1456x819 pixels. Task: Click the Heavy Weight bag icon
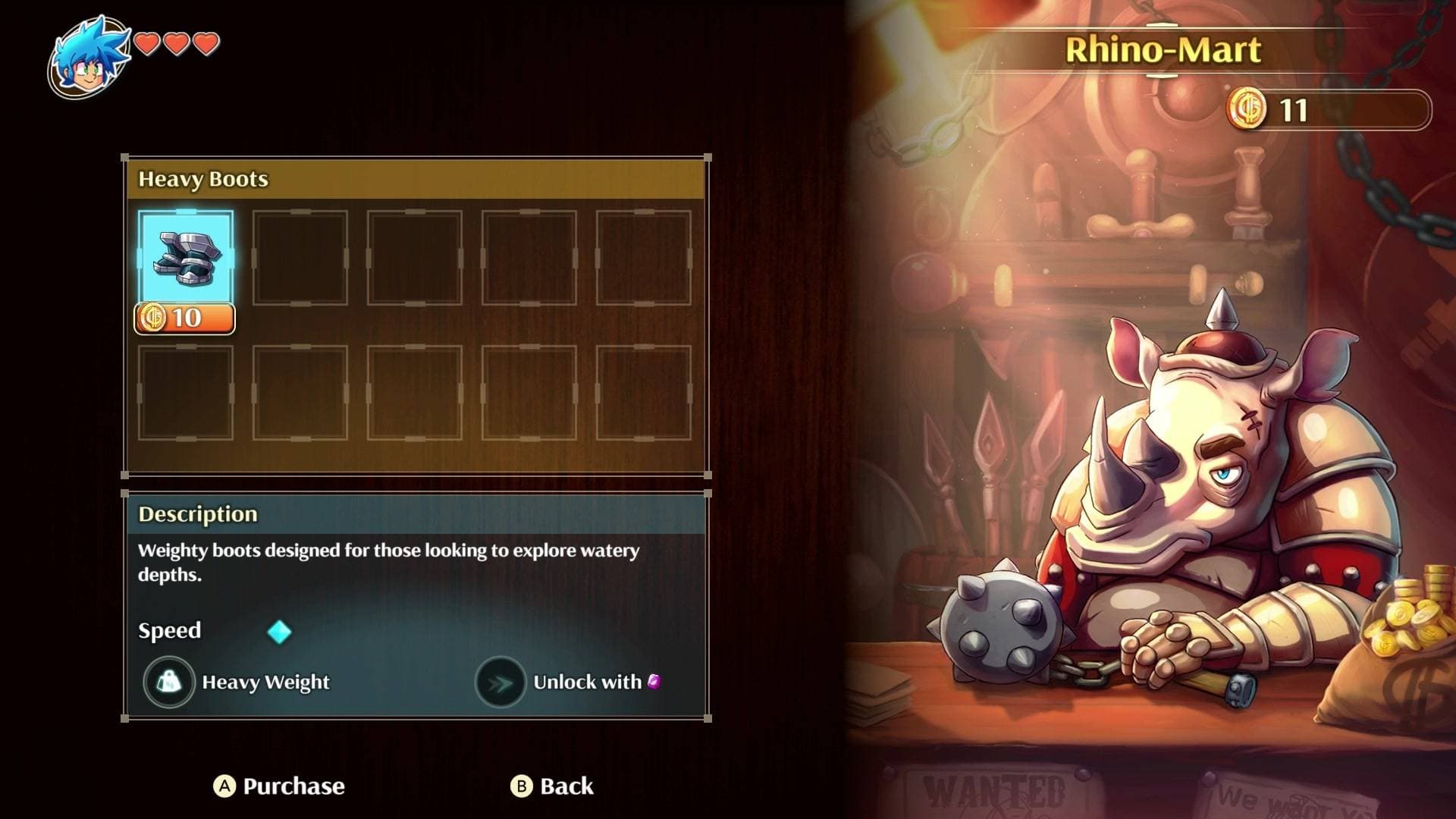169,681
